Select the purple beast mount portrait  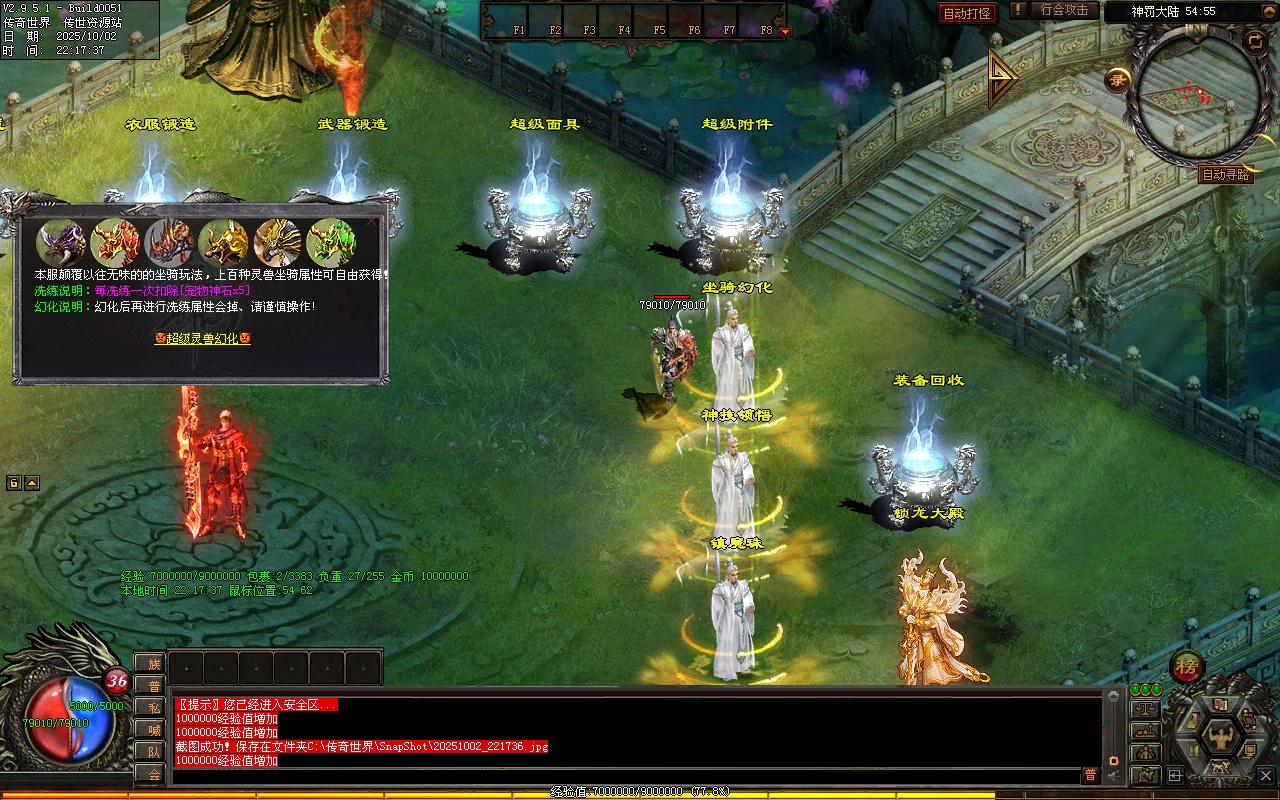pyautogui.click(x=61, y=243)
